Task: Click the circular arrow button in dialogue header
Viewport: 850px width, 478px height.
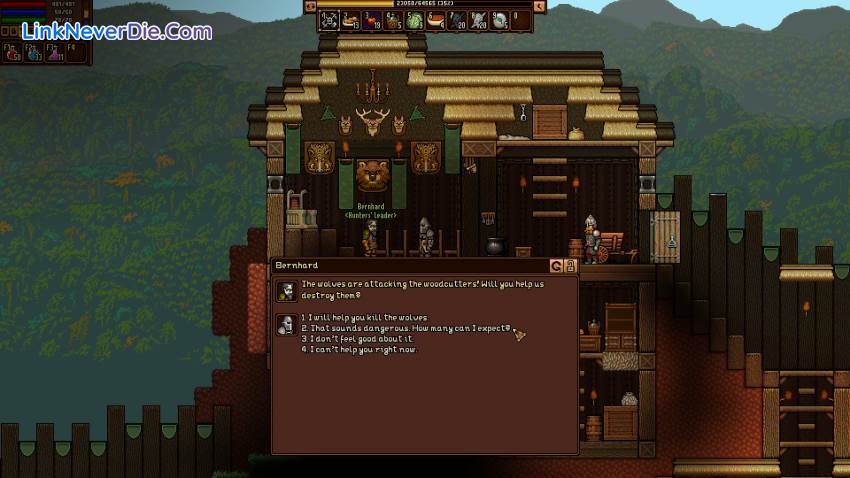Action: point(557,266)
